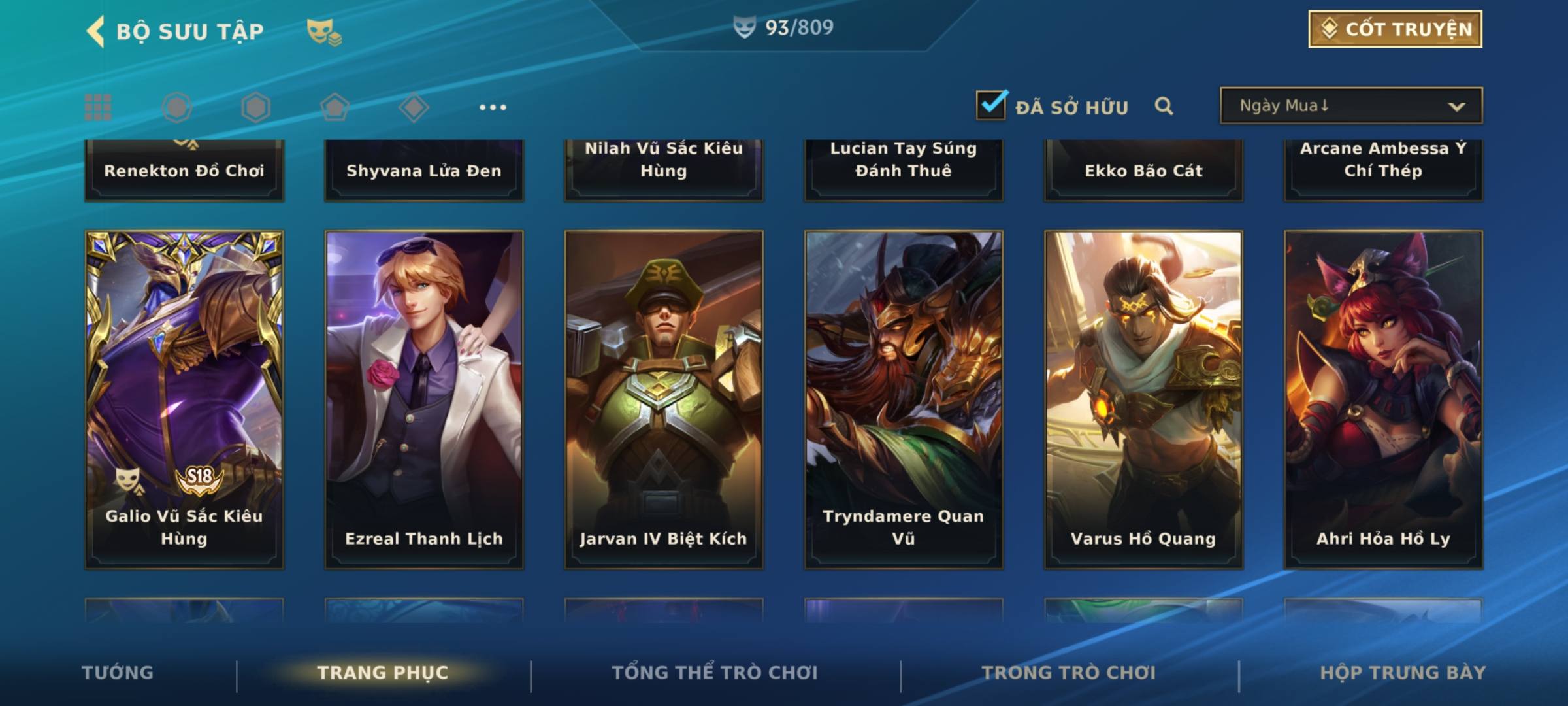The height and width of the screenshot is (706, 1568).
Task: Select the grid all-skins filter icon
Action: coord(98,107)
